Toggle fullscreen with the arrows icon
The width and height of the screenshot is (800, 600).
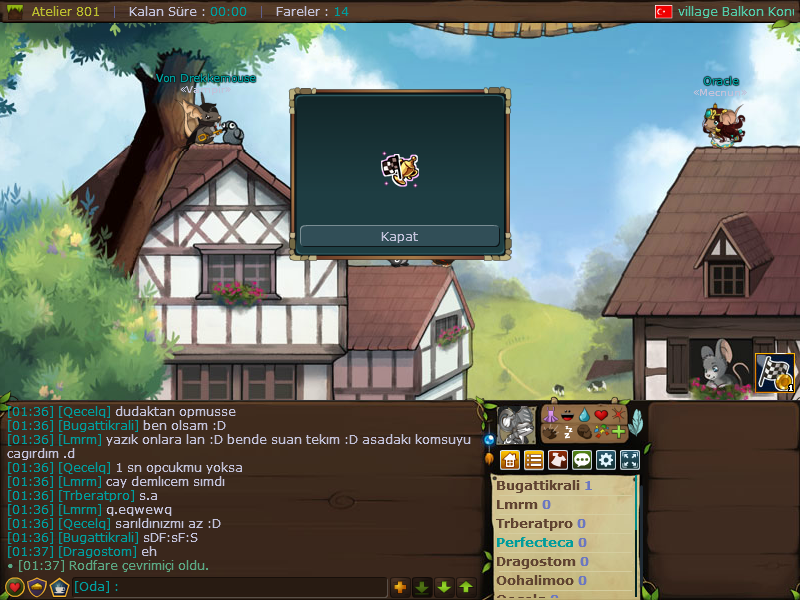tap(630, 460)
